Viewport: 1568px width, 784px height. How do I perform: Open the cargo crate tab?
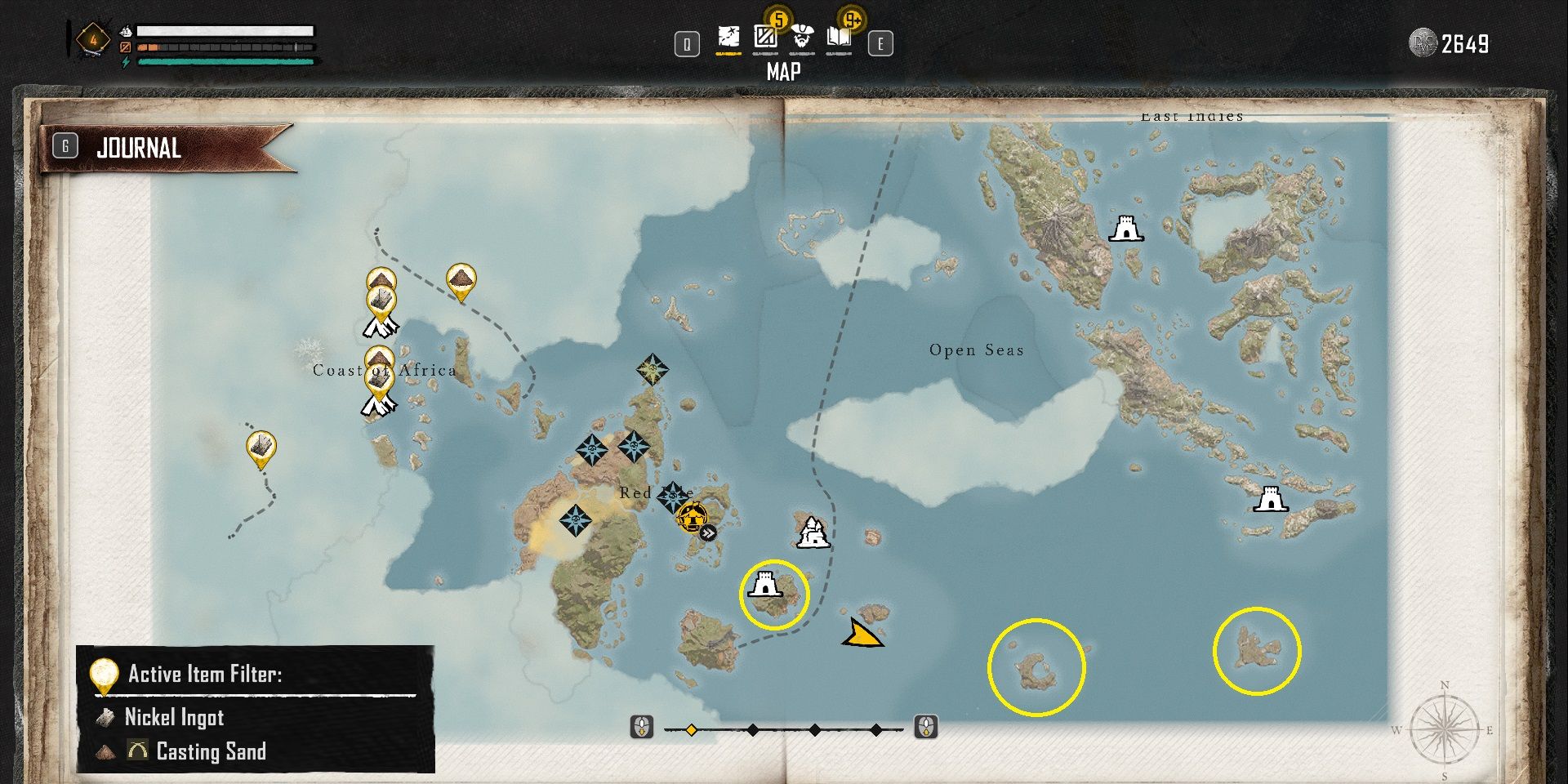(765, 38)
